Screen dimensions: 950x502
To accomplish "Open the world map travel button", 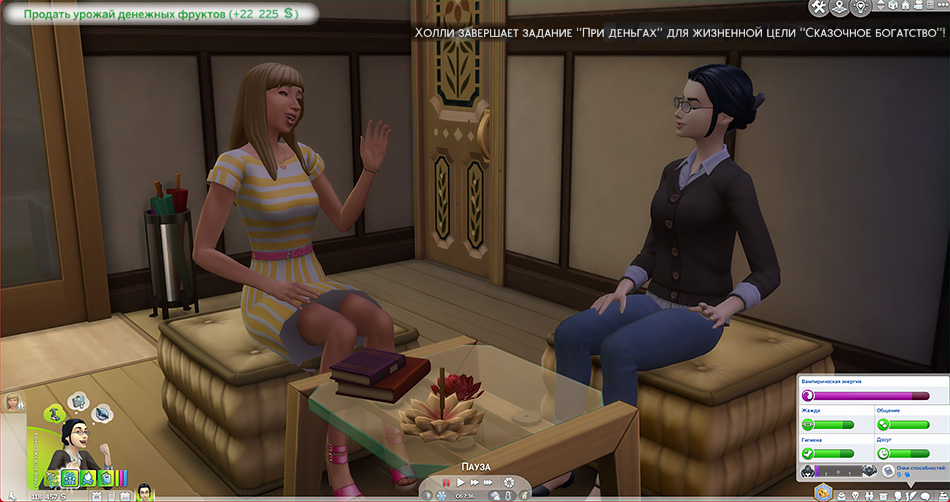I will (x=840, y=9).
